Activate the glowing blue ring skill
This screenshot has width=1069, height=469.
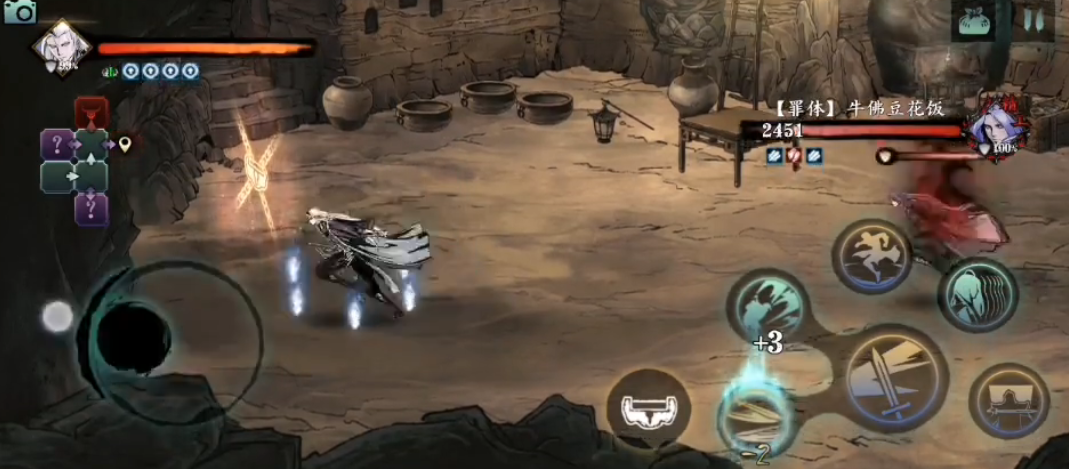755,412
